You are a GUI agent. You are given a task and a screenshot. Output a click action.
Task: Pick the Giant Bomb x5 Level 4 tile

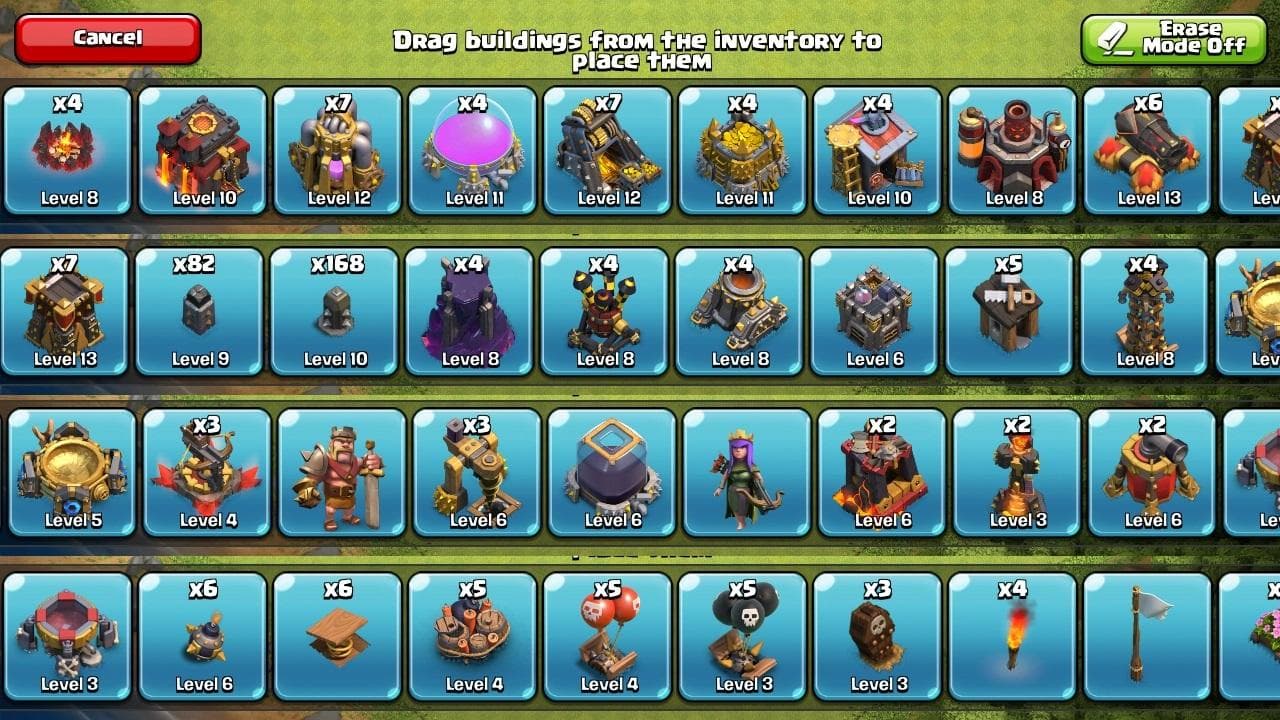click(x=473, y=636)
